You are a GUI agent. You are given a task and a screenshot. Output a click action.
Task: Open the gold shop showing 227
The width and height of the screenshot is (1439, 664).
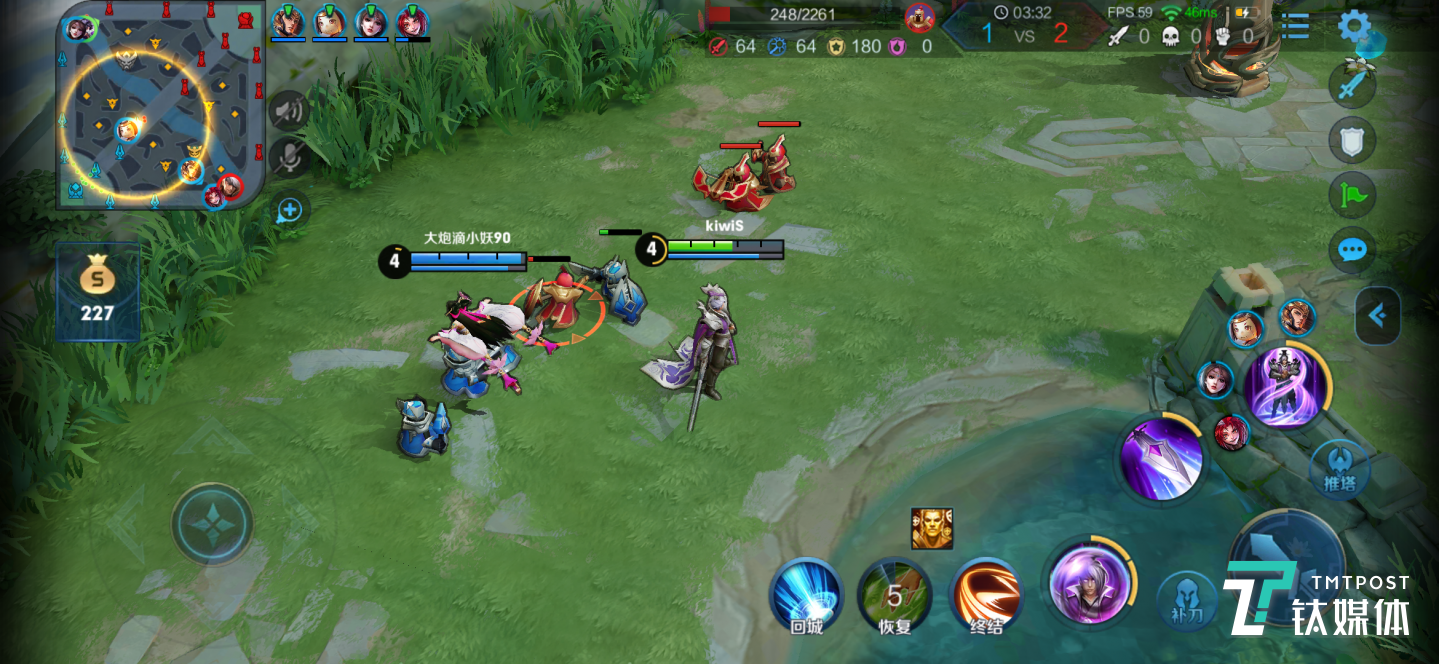(97, 292)
